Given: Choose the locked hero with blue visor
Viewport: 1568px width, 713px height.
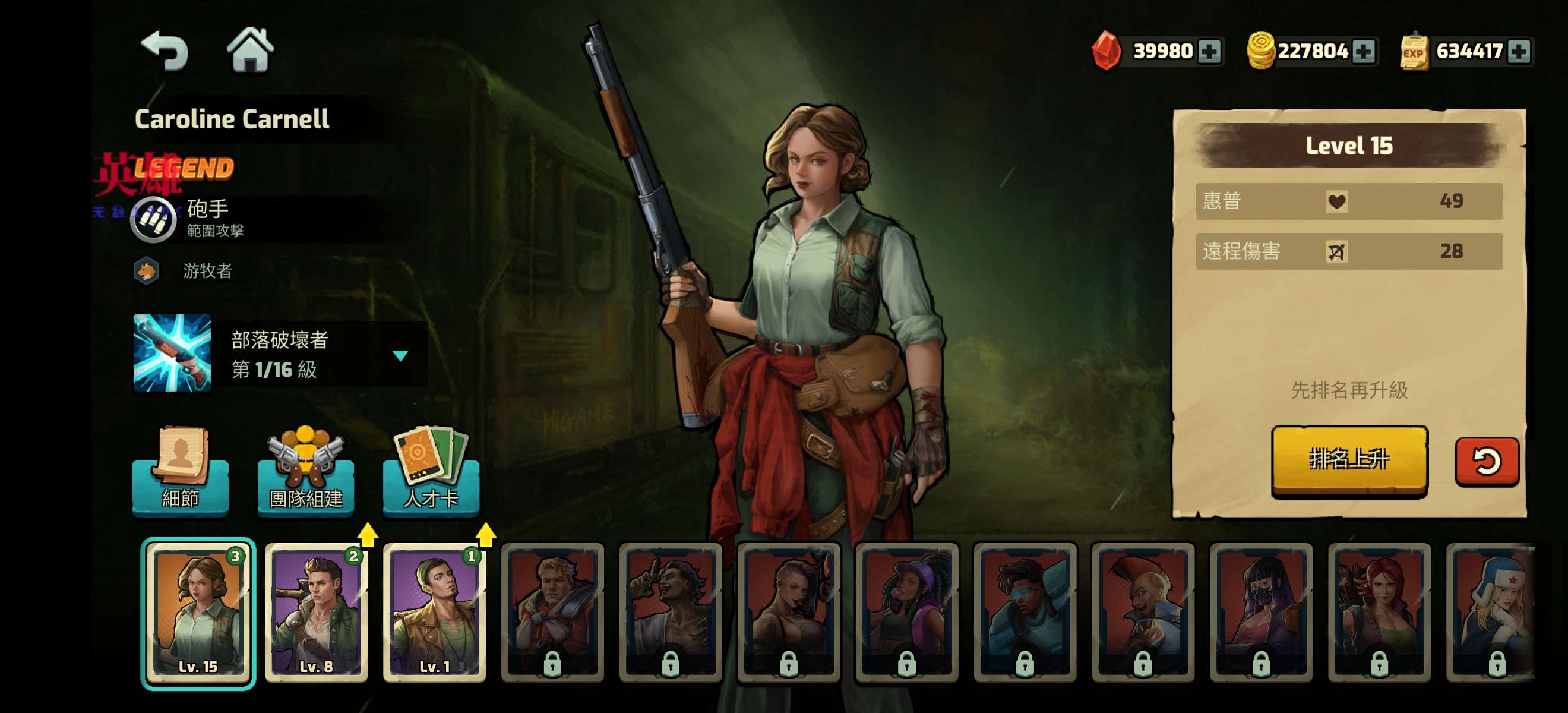Looking at the screenshot, I should pyautogui.click(x=1025, y=612).
